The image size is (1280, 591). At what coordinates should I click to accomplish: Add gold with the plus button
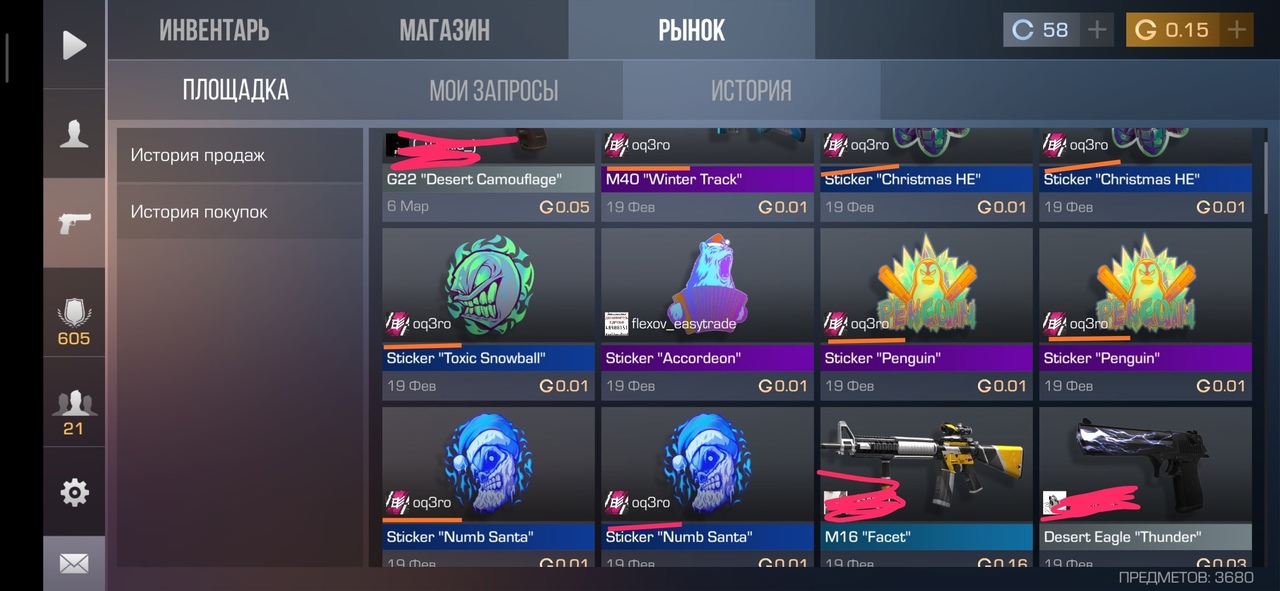click(x=1237, y=30)
